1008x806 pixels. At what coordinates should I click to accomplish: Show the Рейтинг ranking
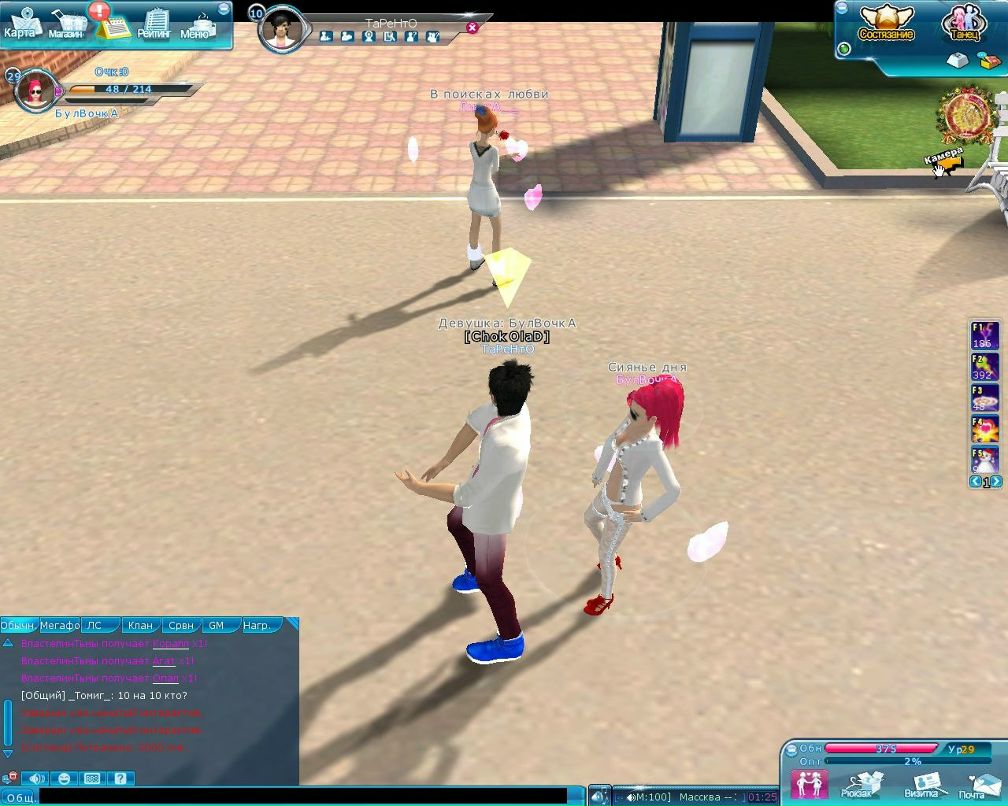coord(154,24)
